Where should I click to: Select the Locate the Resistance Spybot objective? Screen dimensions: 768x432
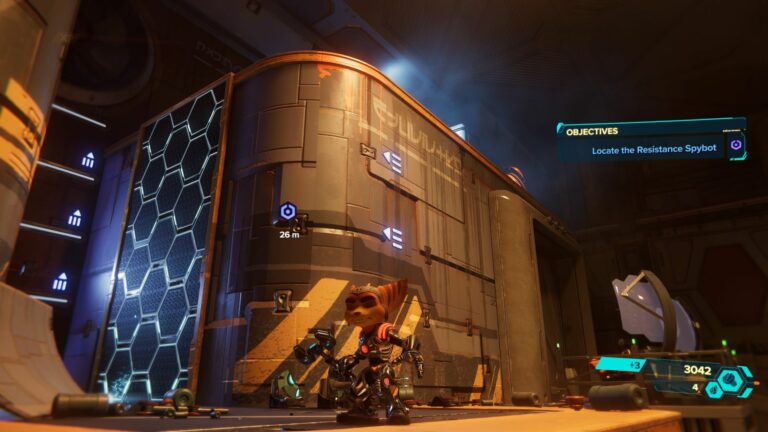(x=632, y=148)
